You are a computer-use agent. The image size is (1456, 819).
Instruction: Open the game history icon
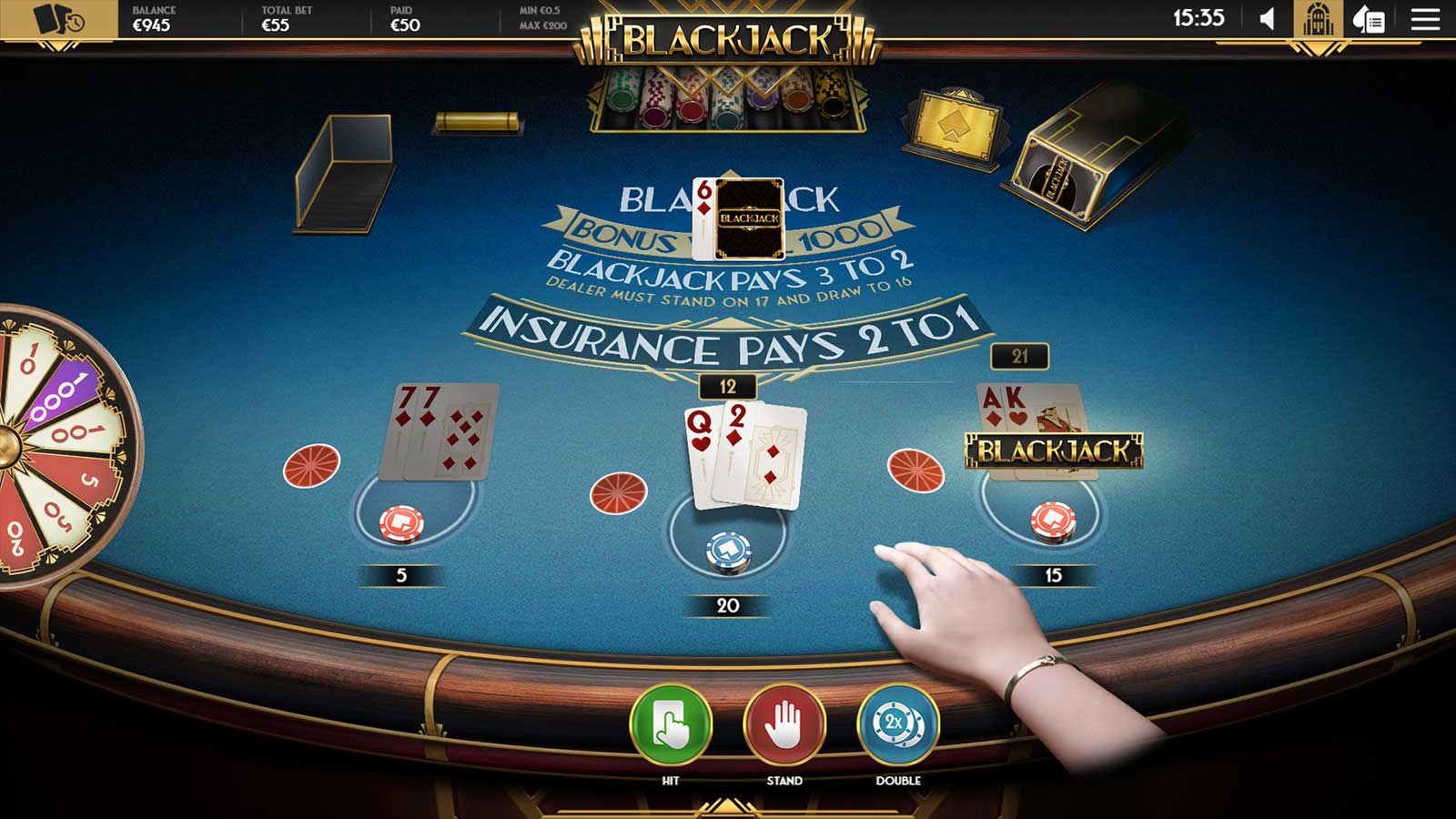click(56, 19)
